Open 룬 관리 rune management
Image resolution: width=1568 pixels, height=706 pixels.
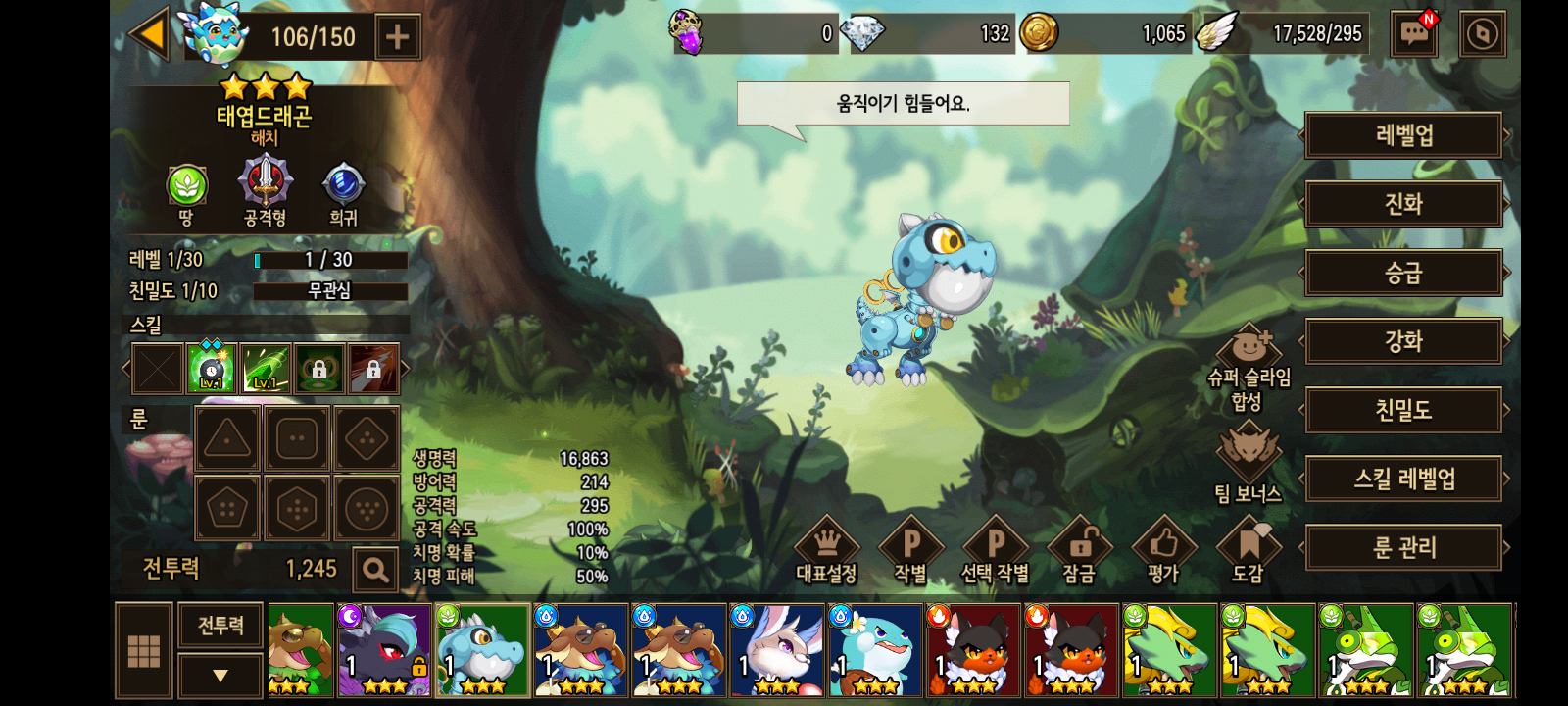click(1403, 547)
